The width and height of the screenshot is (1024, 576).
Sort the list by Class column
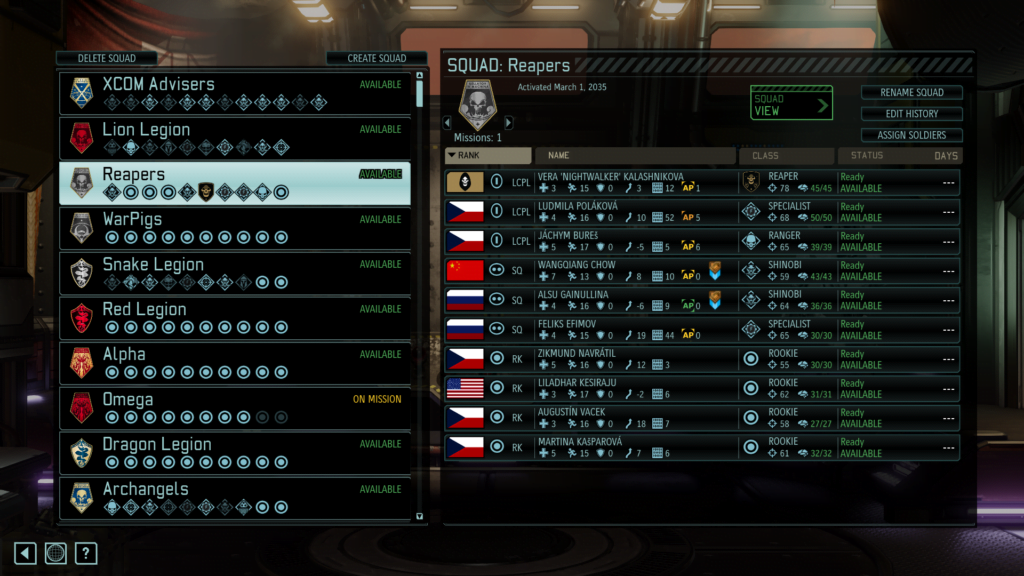(786, 156)
